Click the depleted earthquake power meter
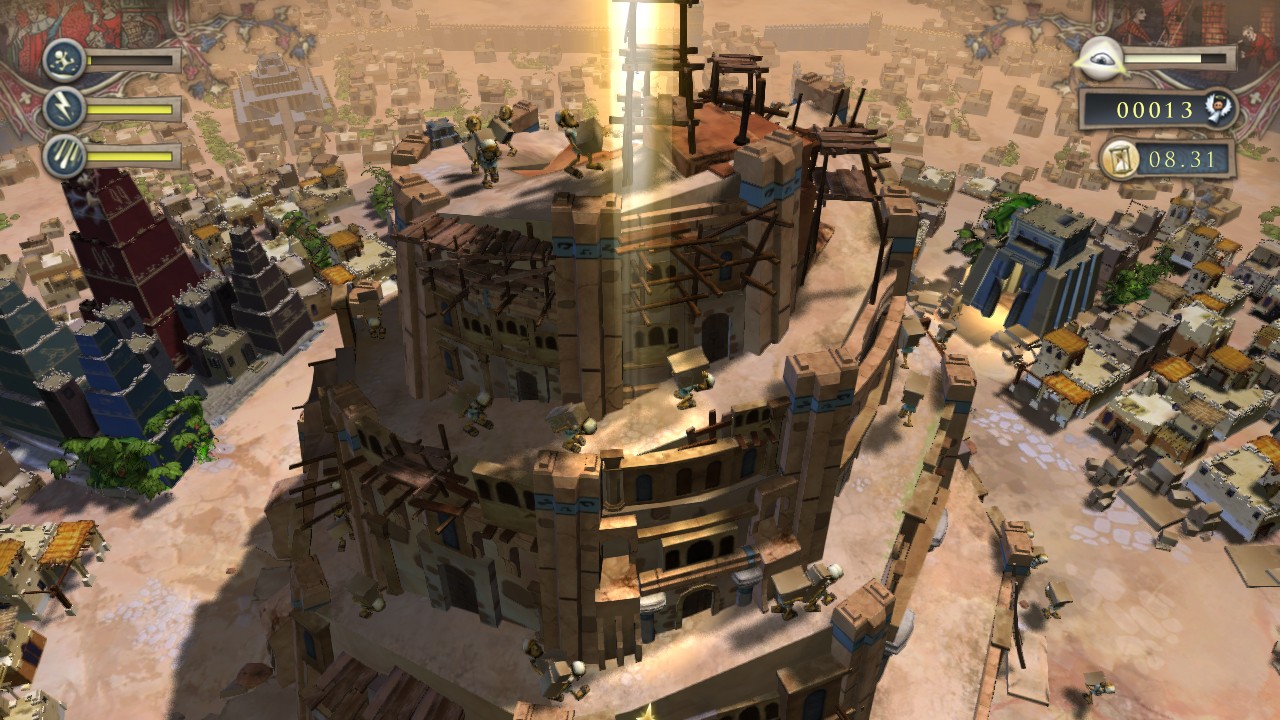 click(x=130, y=59)
